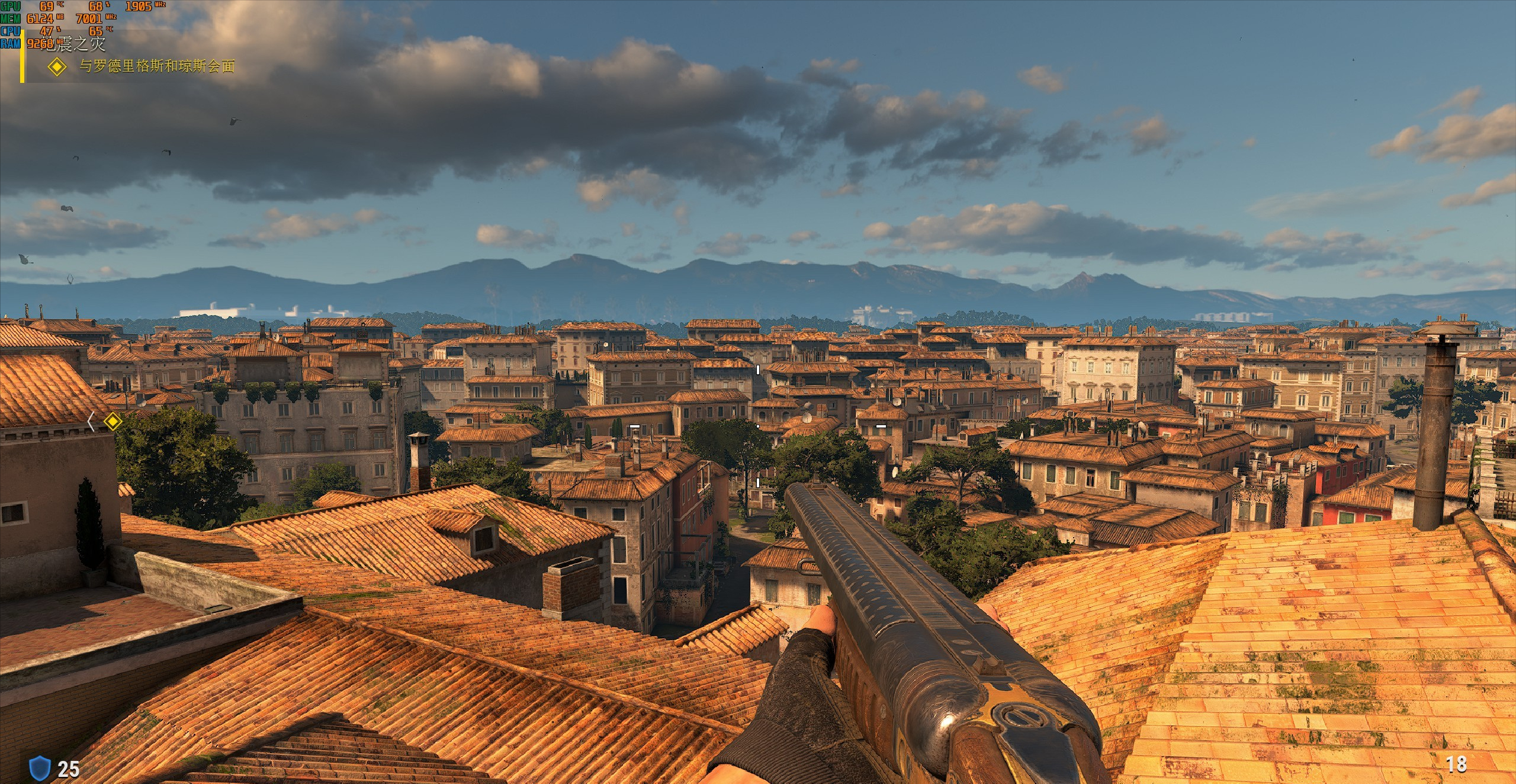Click the yellow diamond objective waypoint marker
1516x784 pixels.
point(112,422)
